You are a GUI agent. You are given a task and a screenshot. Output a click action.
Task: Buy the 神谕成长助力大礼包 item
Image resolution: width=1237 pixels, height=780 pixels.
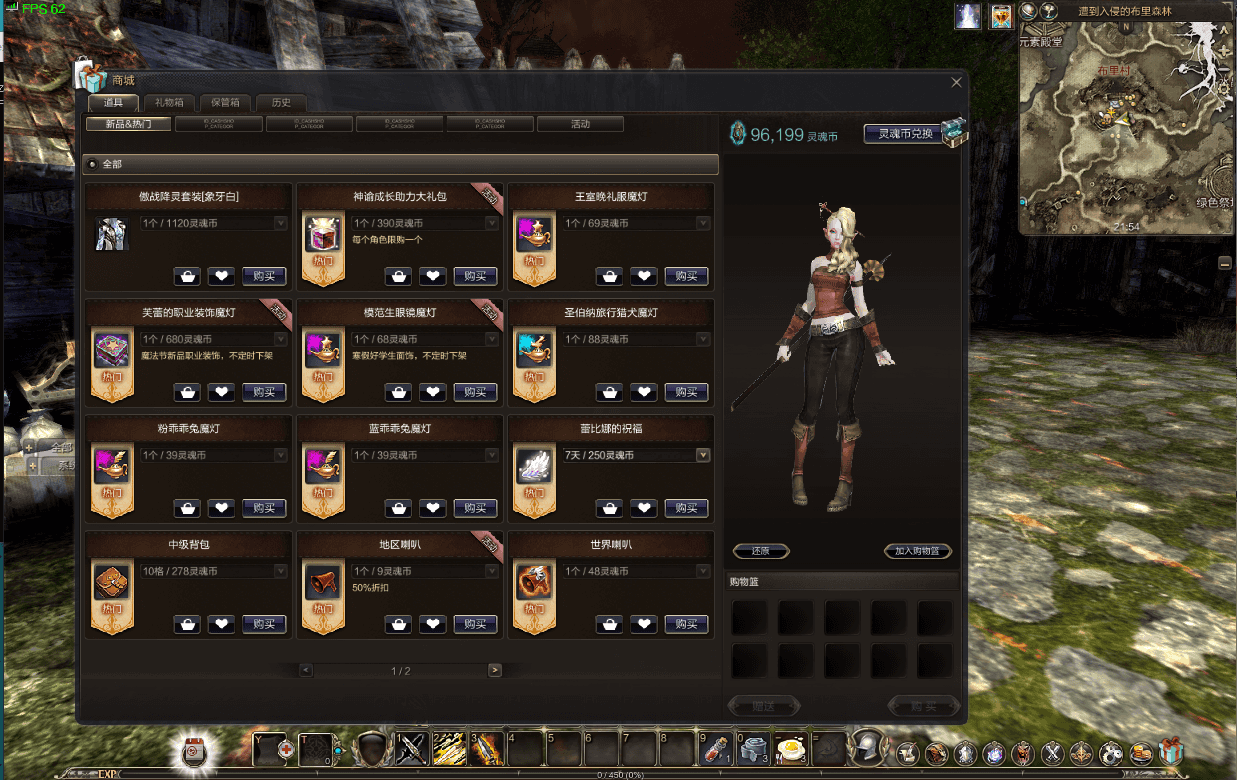[x=475, y=276]
